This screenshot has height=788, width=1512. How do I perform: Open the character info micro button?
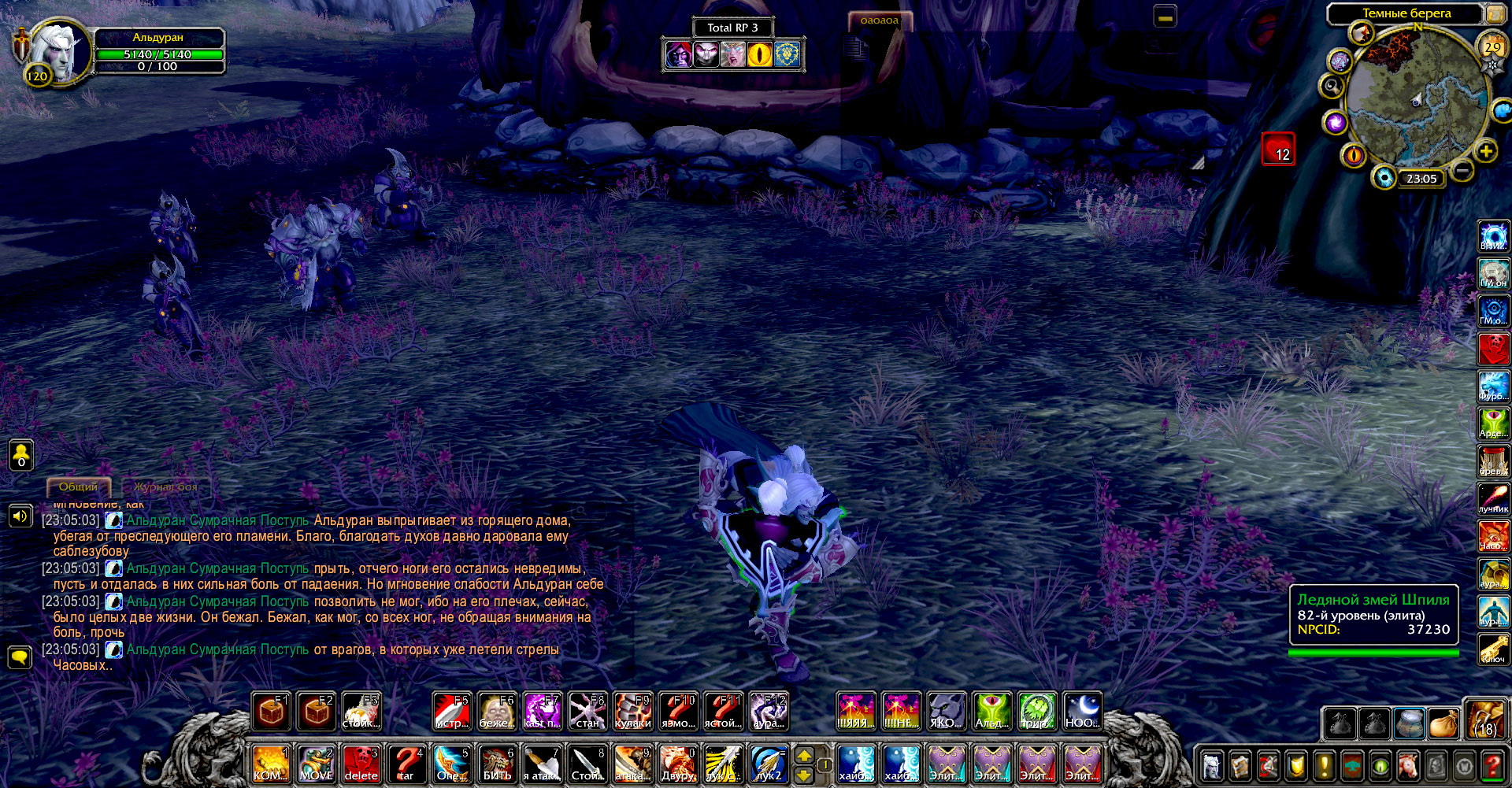[1213, 764]
